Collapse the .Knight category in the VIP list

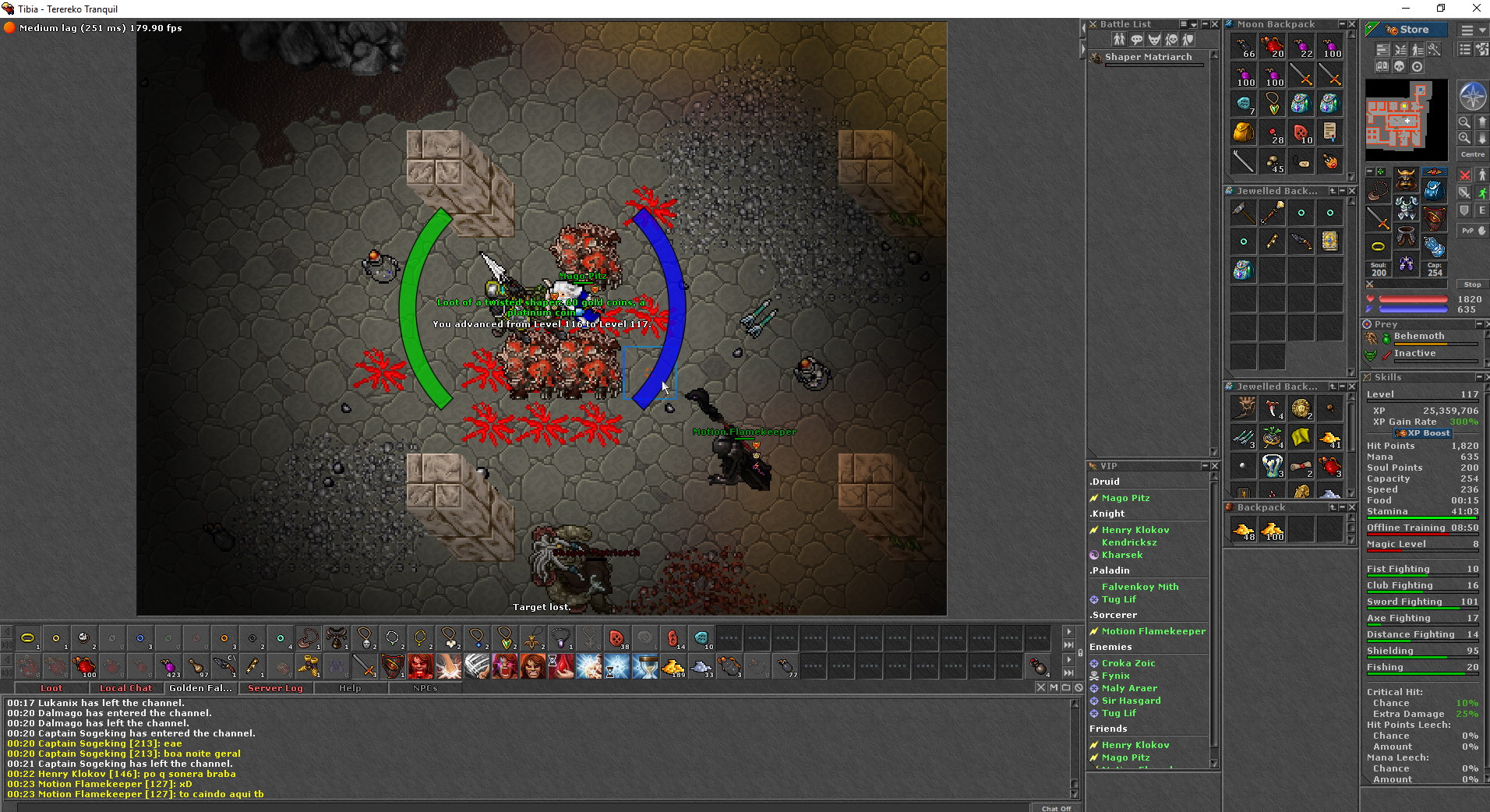pyautogui.click(x=1107, y=513)
